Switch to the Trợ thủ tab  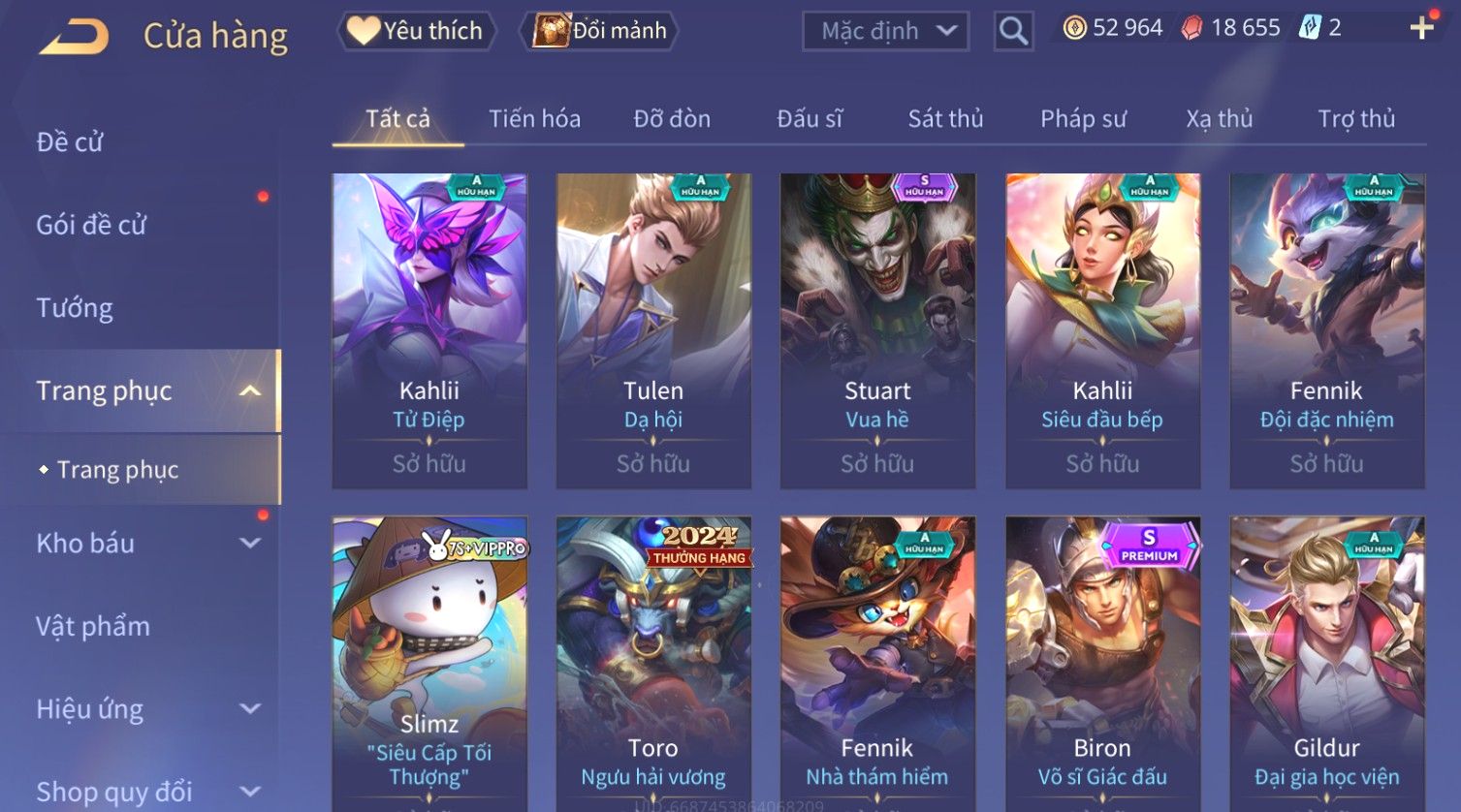1355,119
